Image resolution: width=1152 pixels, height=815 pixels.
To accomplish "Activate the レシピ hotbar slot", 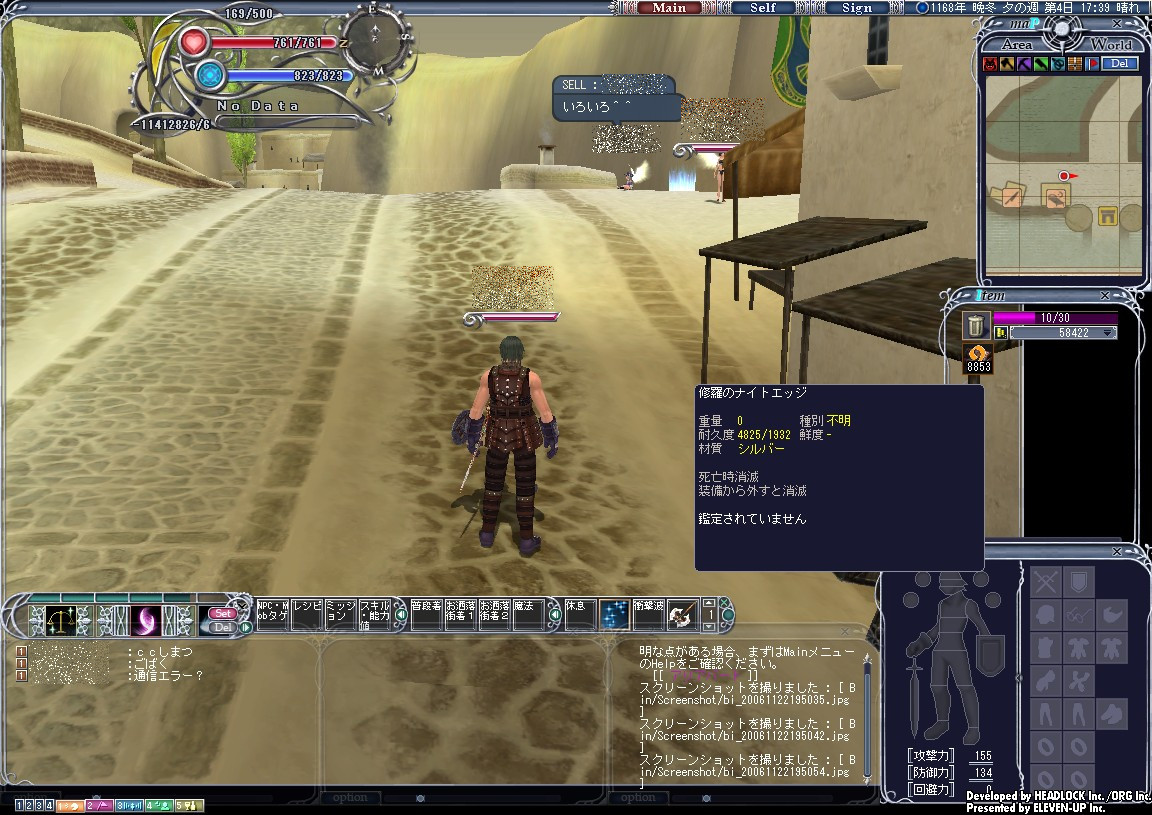I will tap(307, 613).
